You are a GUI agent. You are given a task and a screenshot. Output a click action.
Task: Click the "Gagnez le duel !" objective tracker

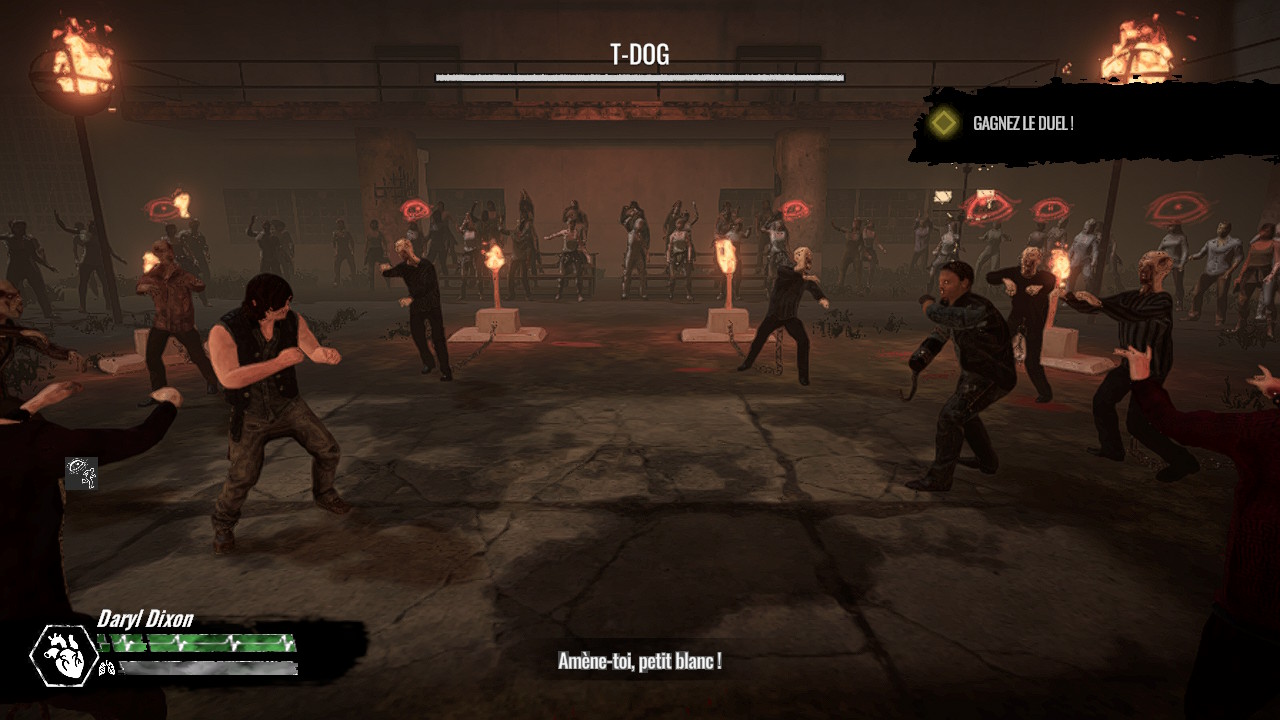pyautogui.click(x=1022, y=124)
